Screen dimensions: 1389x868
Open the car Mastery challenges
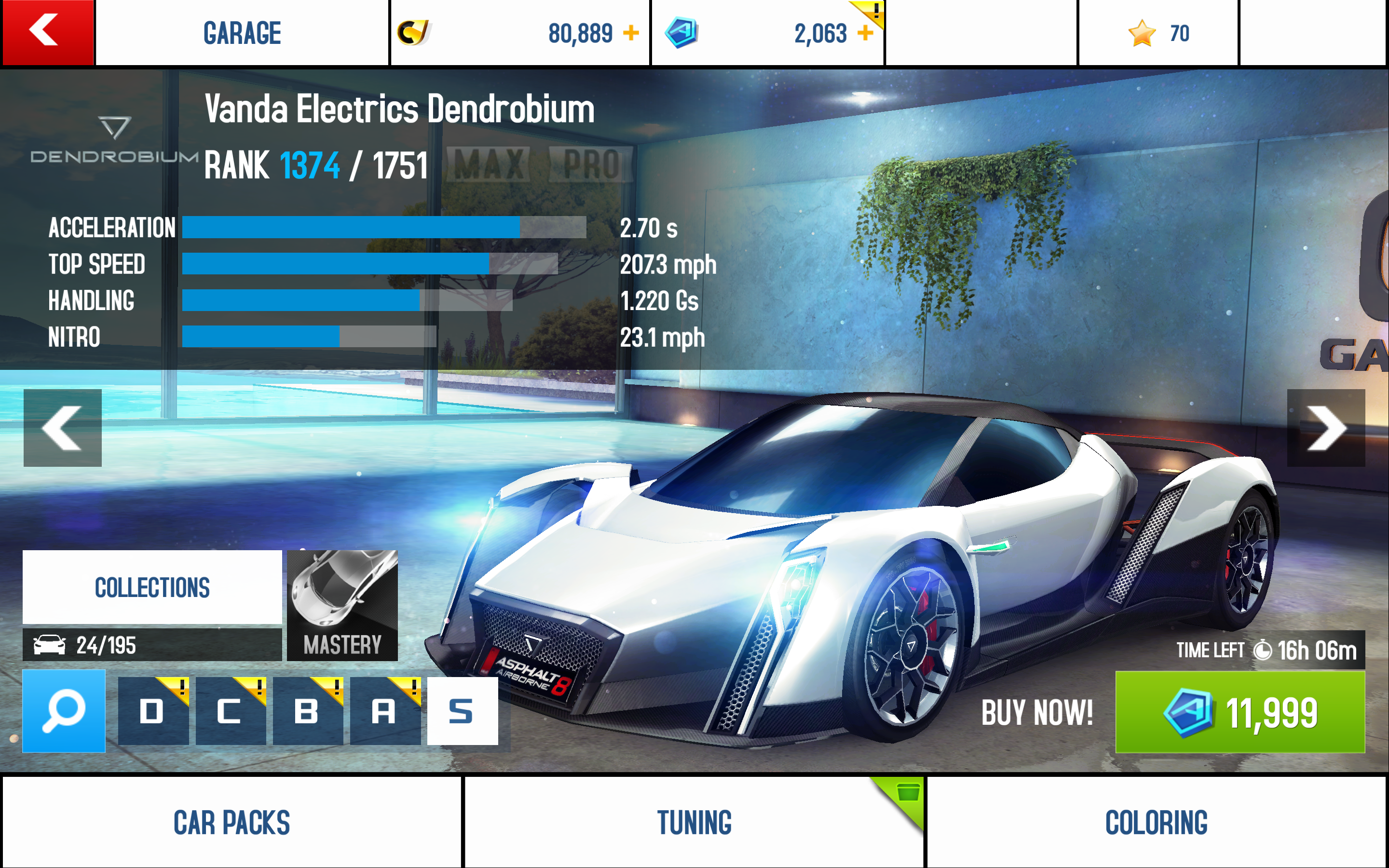pyautogui.click(x=342, y=605)
